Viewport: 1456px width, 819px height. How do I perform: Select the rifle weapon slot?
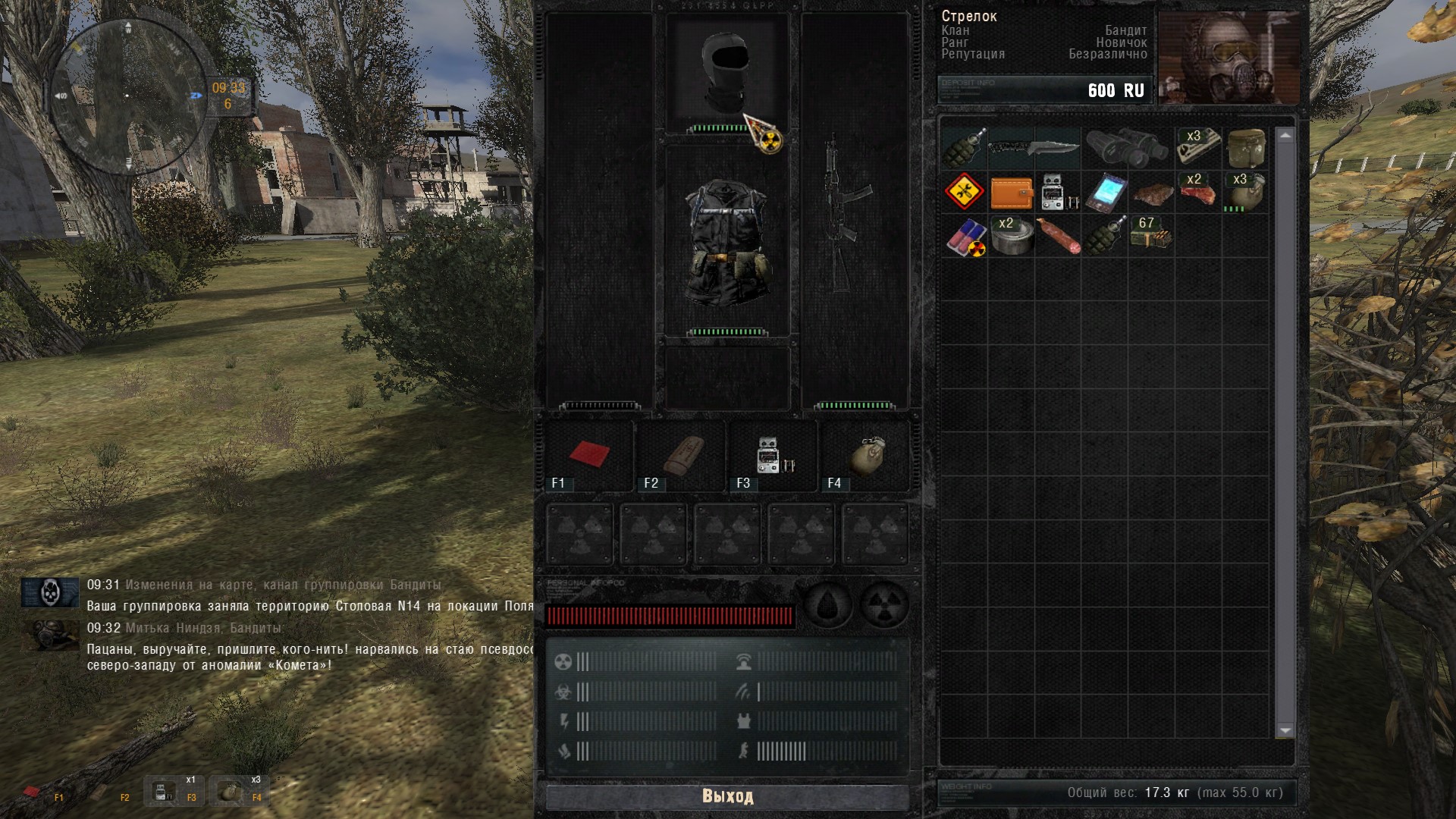point(848,212)
